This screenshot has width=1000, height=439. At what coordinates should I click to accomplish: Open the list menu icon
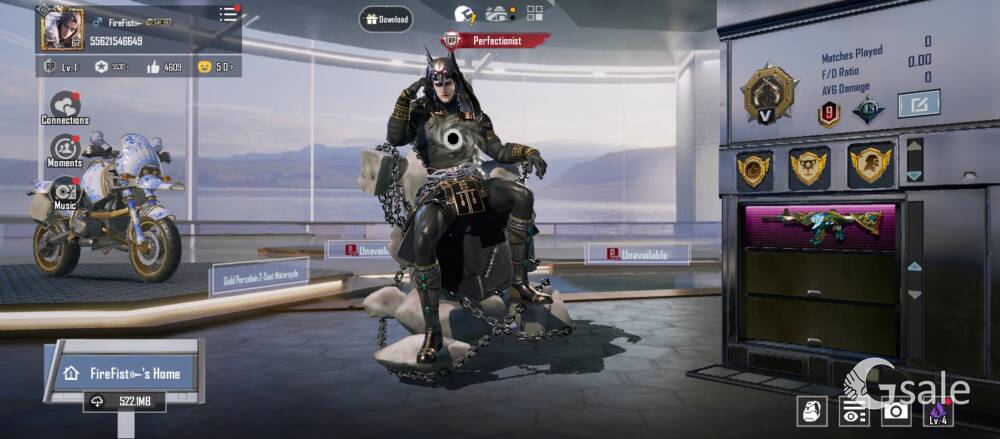coord(229,14)
